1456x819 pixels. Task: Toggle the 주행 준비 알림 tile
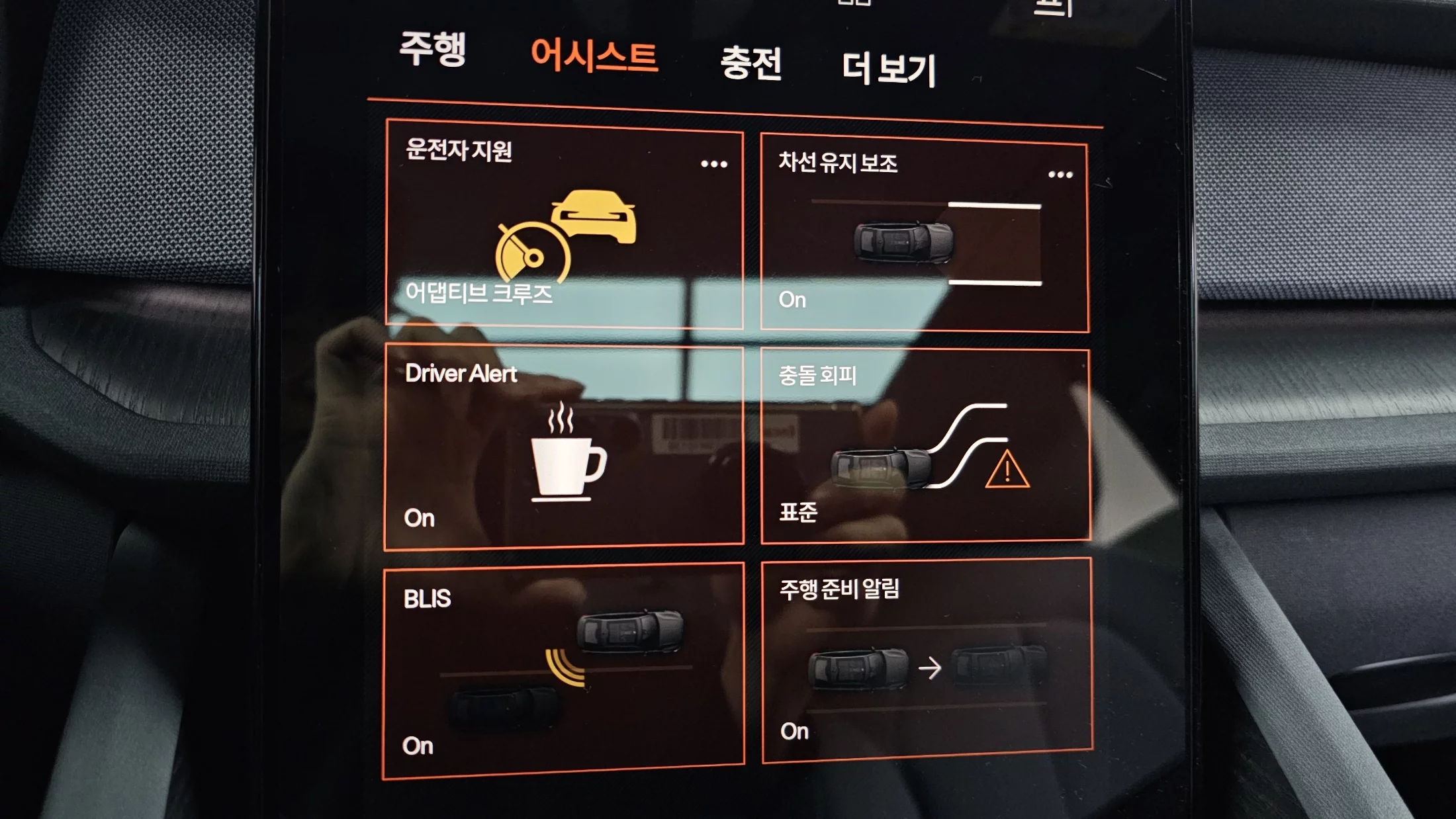click(x=927, y=660)
